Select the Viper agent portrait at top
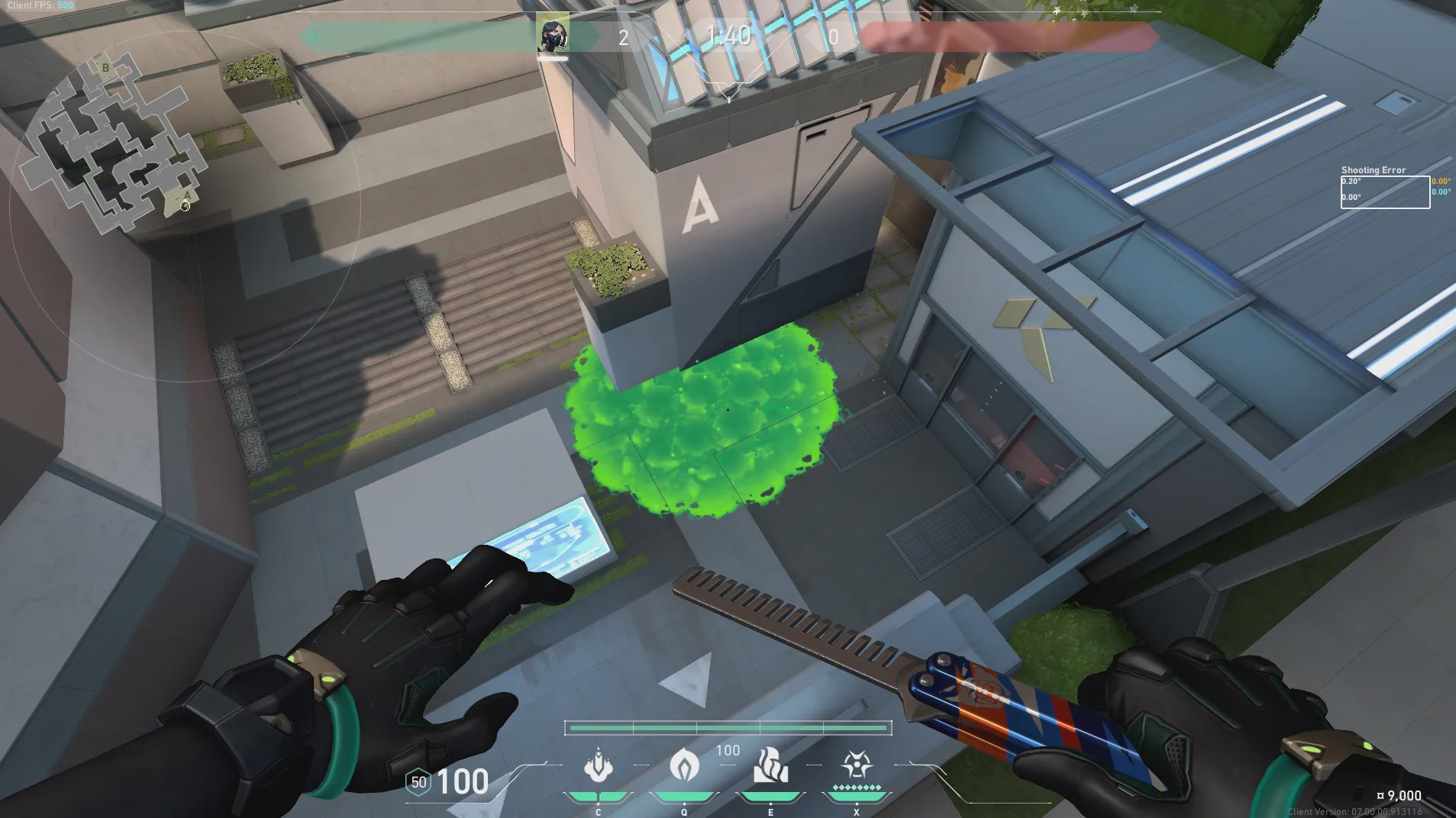 click(x=553, y=35)
